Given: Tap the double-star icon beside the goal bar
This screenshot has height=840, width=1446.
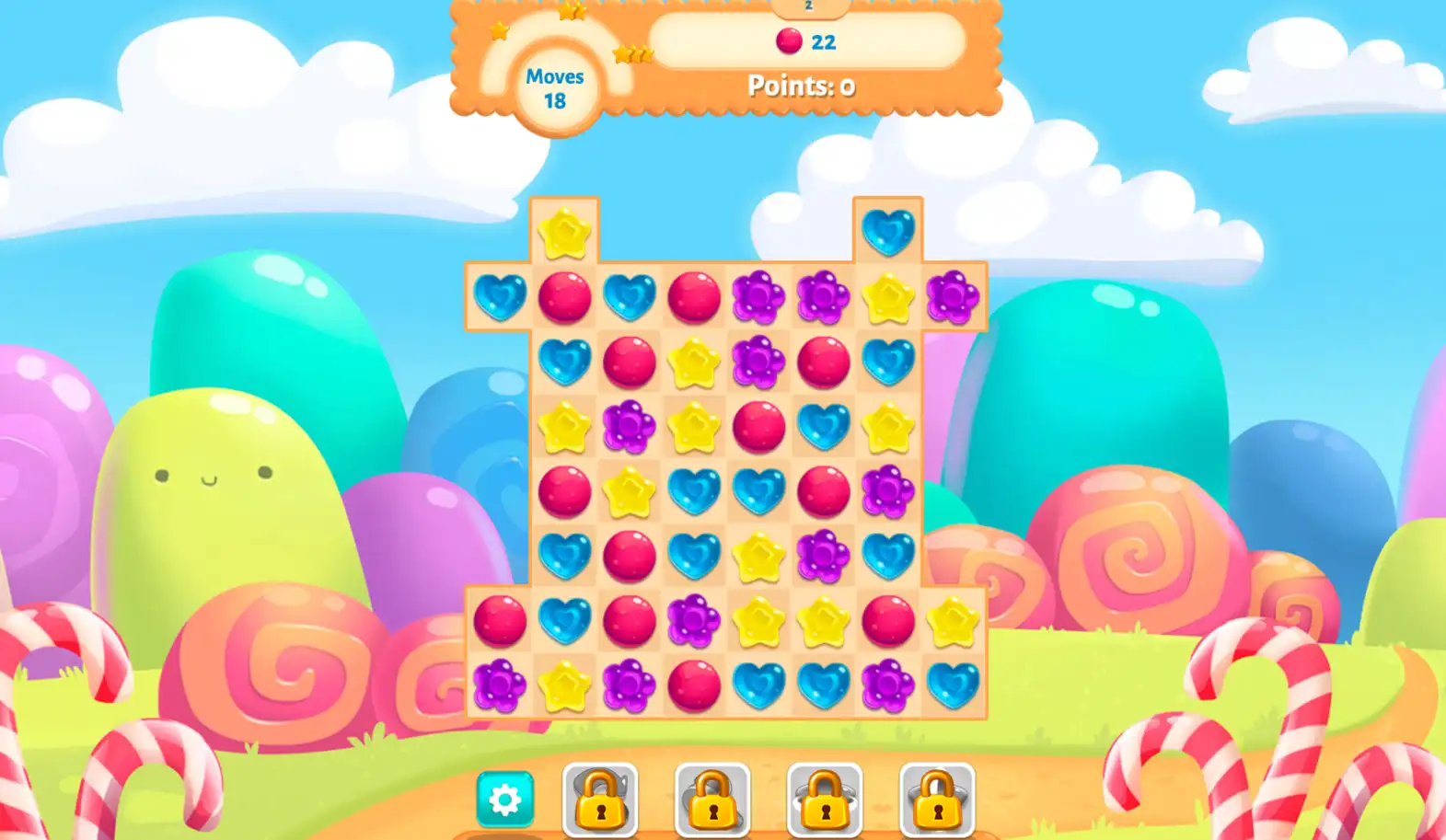Looking at the screenshot, I should coord(631,52).
